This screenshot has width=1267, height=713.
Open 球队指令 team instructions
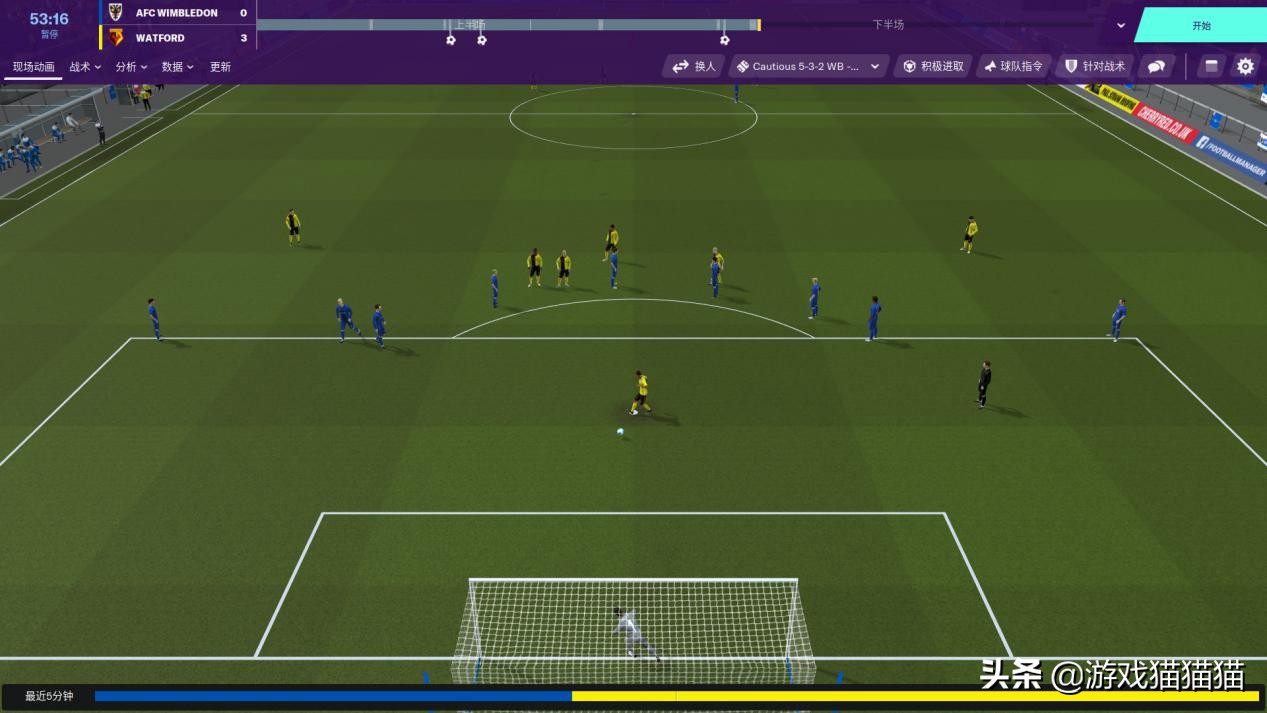coord(1013,66)
